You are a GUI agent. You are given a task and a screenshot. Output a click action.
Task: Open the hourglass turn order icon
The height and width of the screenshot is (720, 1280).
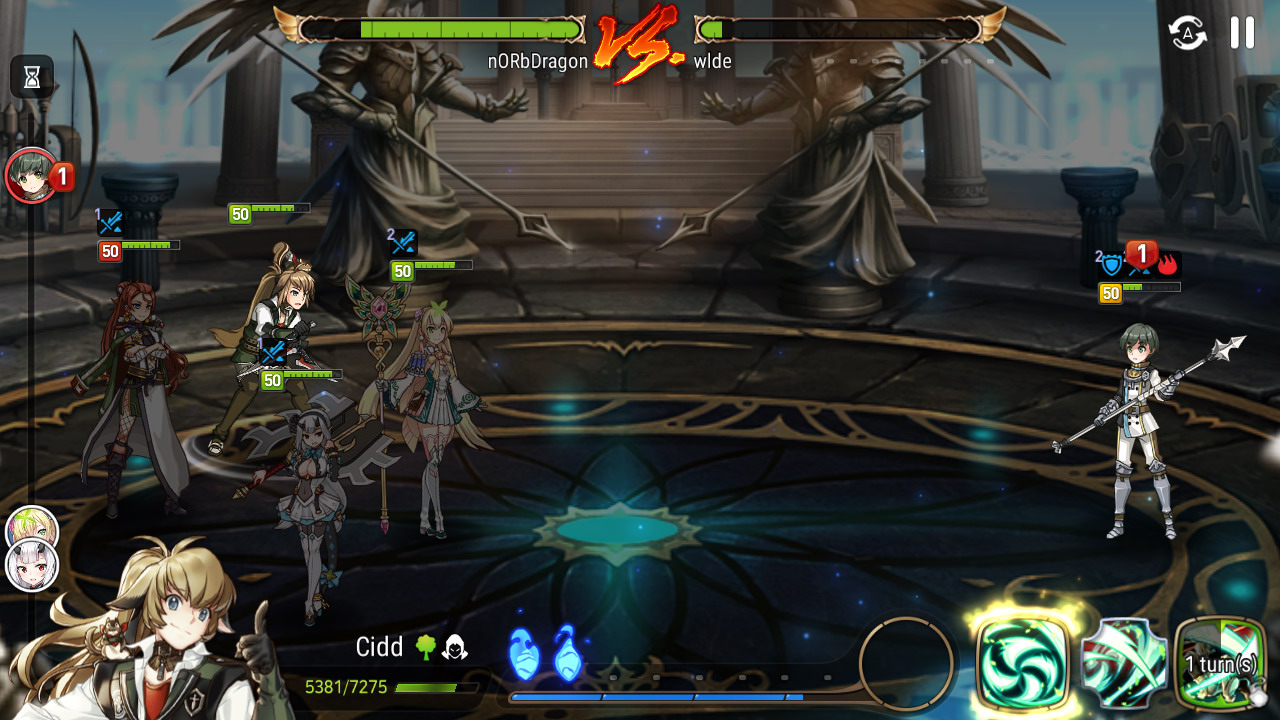coord(31,77)
